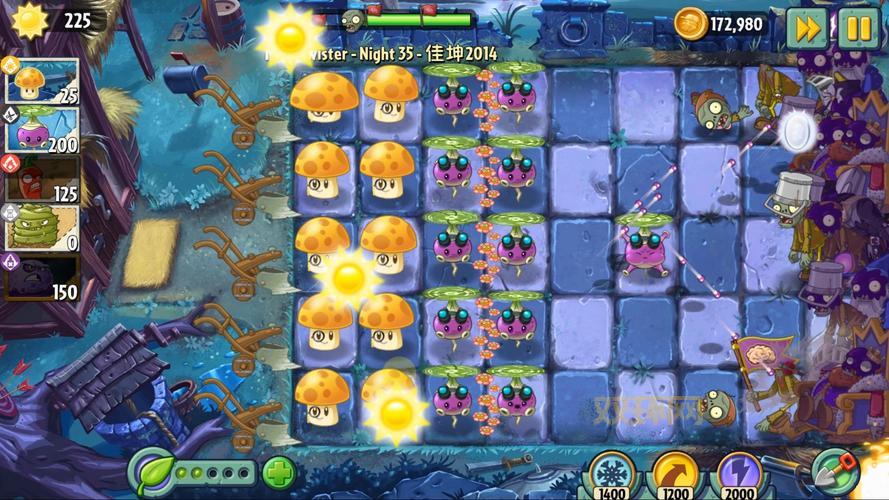Viewport: 889px width, 500px height.
Task: Select the green coiled plant seed packet
Action: click(42, 227)
